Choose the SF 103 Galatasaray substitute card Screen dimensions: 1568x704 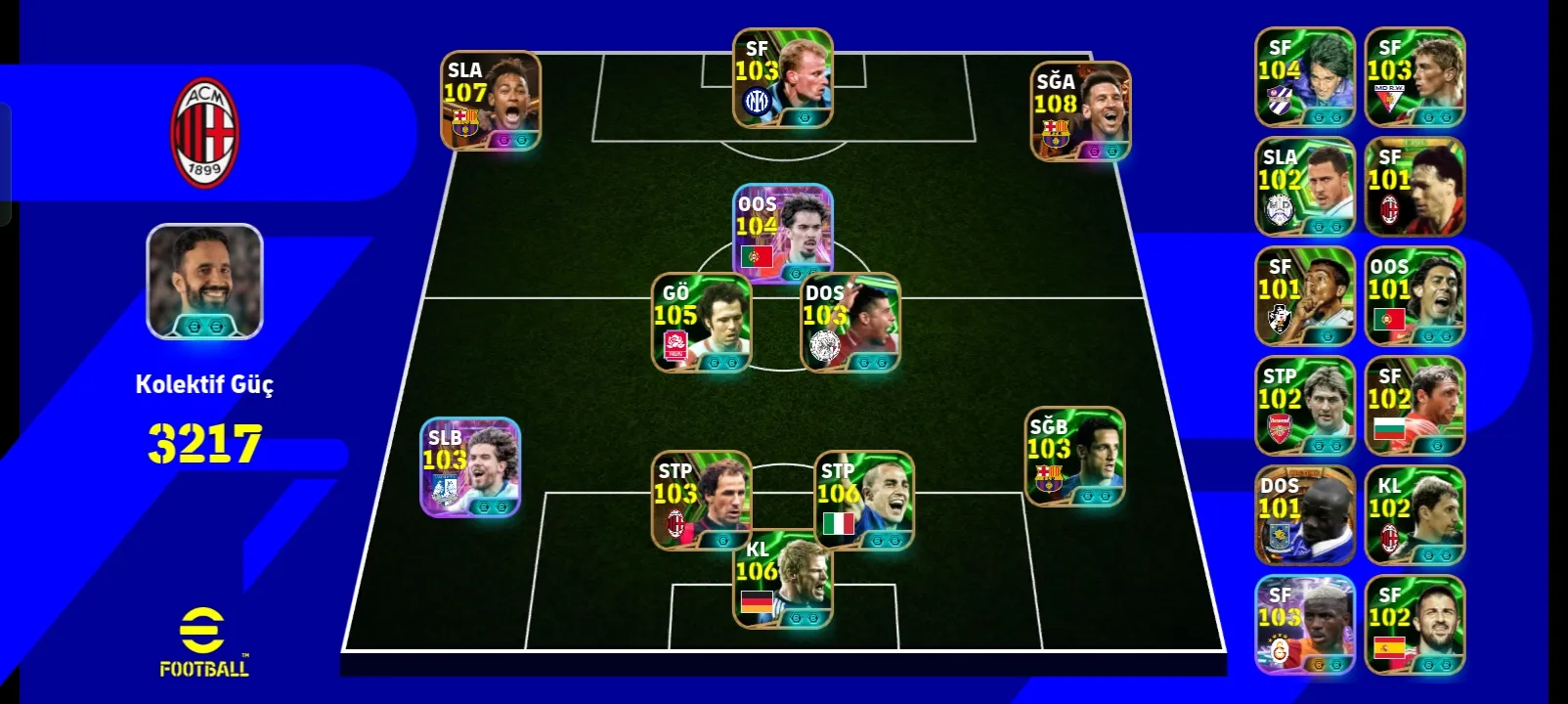(x=1305, y=625)
